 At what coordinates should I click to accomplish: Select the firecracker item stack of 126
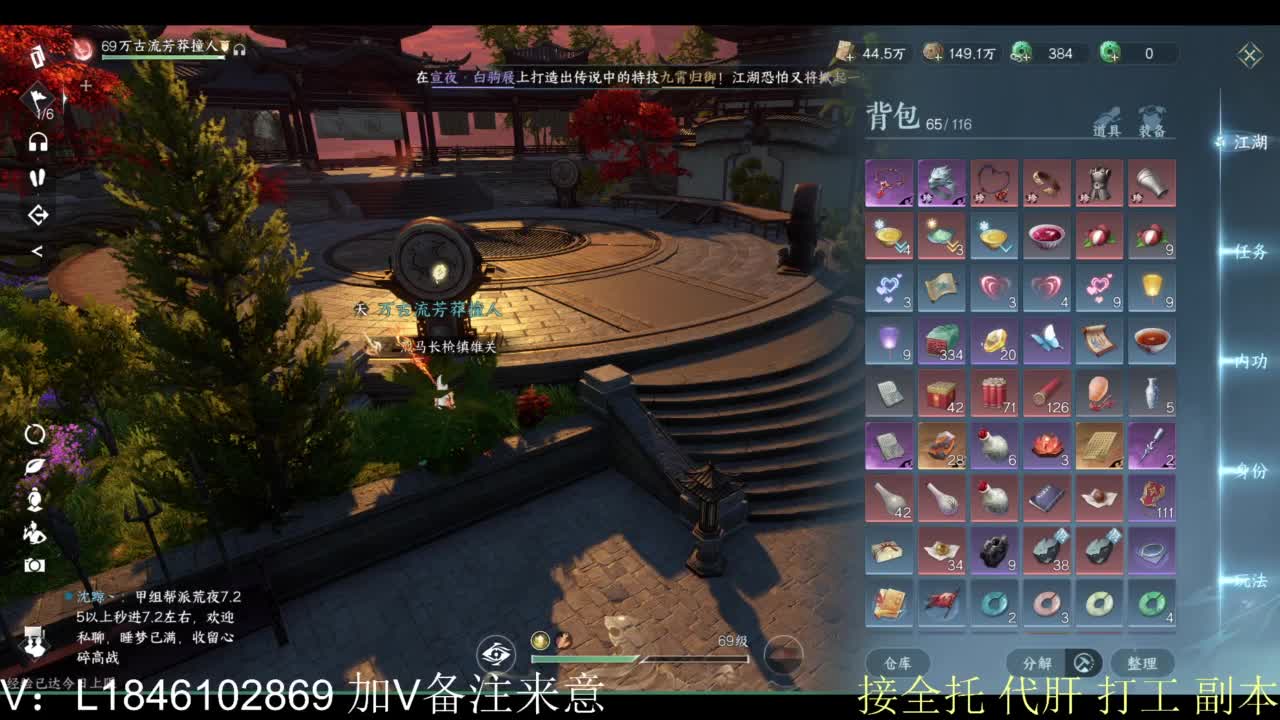click(1048, 393)
